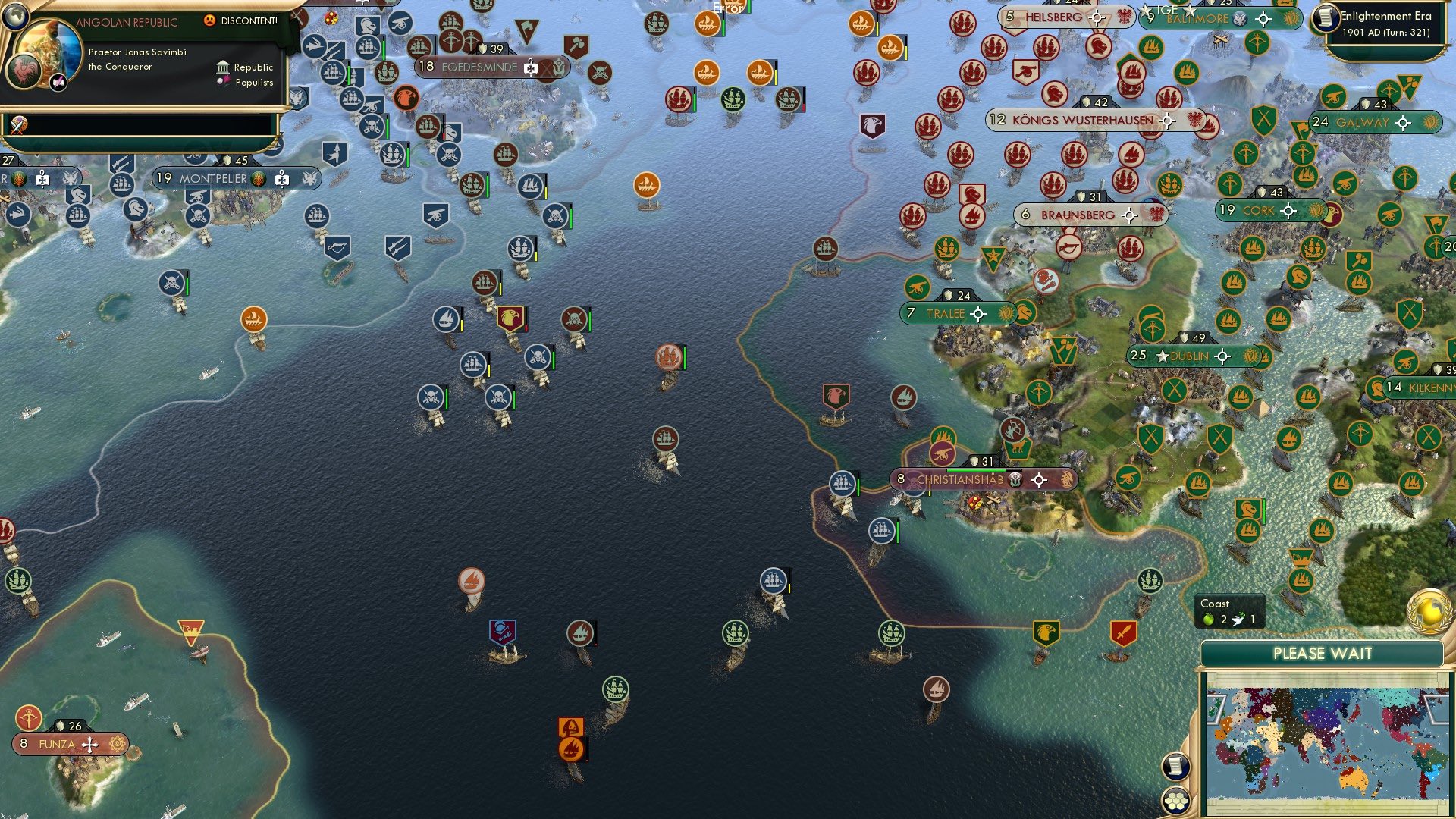
Task: Click the Christianshåb city name label
Action: (x=960, y=479)
